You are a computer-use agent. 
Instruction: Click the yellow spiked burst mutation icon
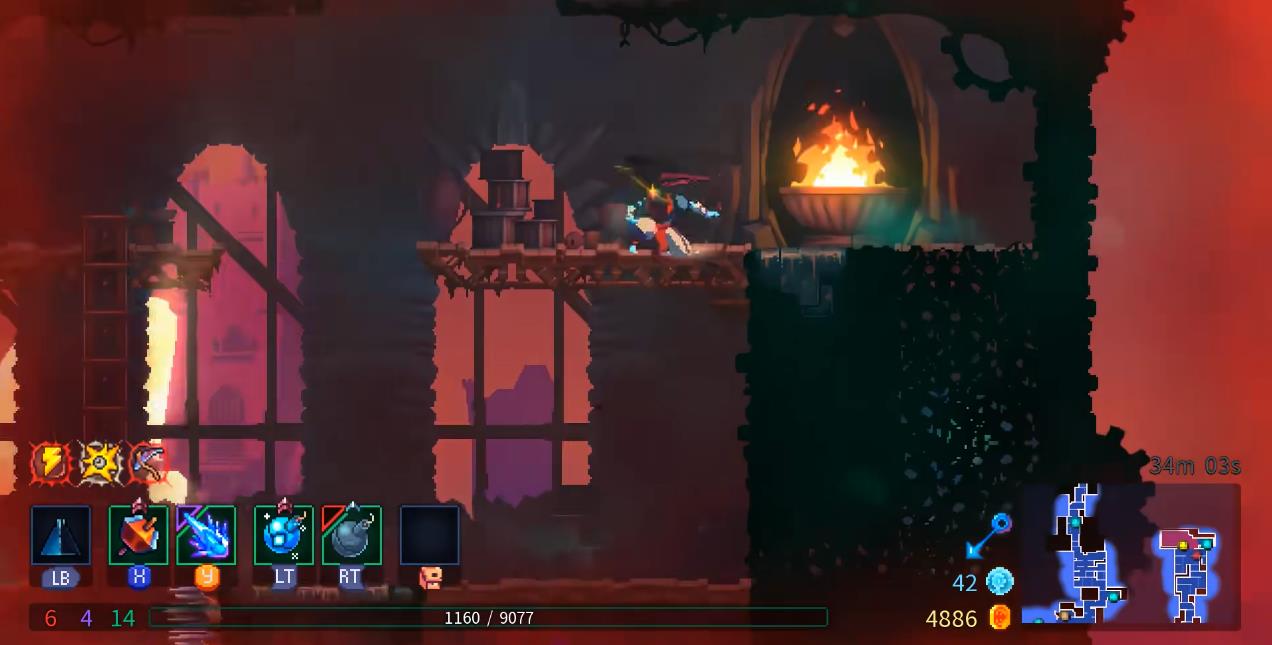[x=99, y=462]
